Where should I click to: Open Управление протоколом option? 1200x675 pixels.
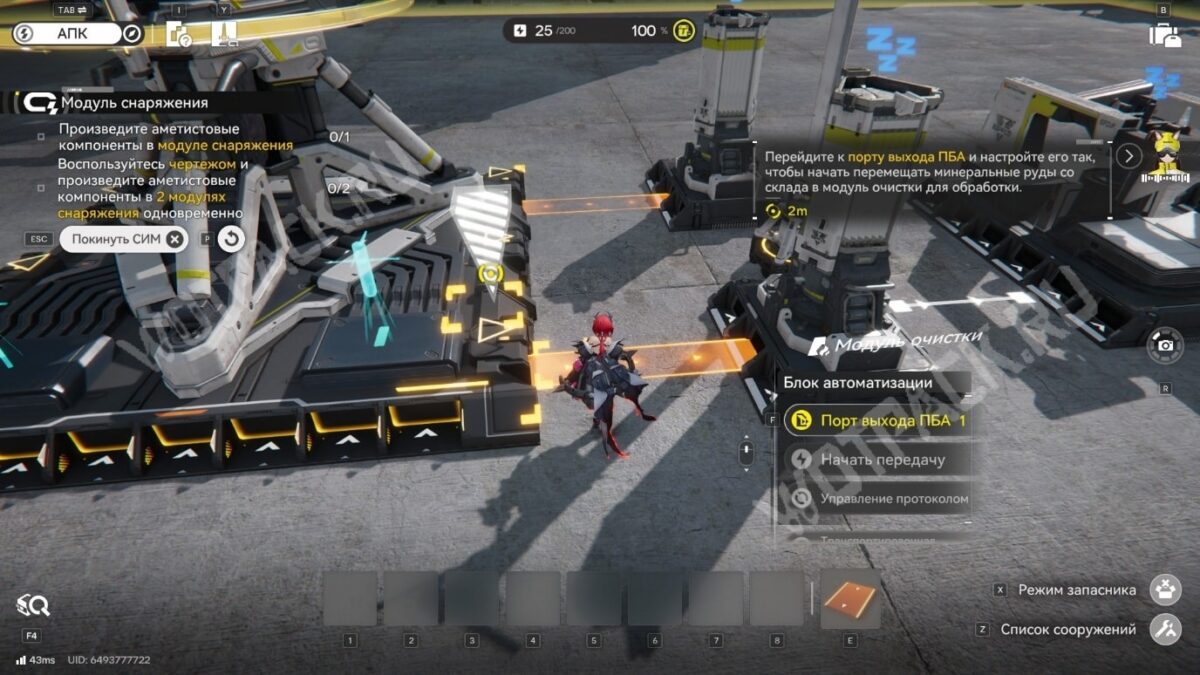coord(879,498)
